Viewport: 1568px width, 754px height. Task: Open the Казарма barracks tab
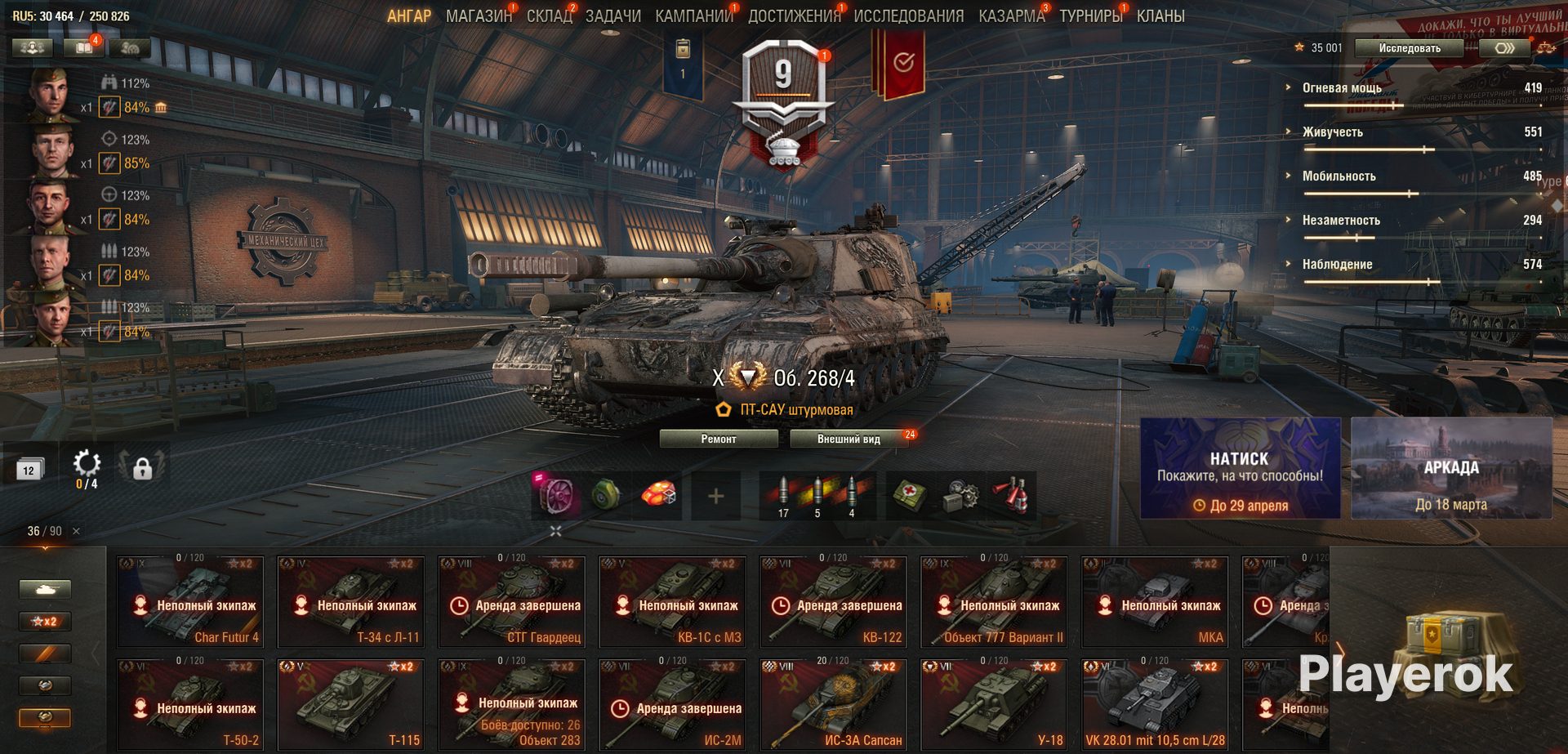(x=1011, y=16)
